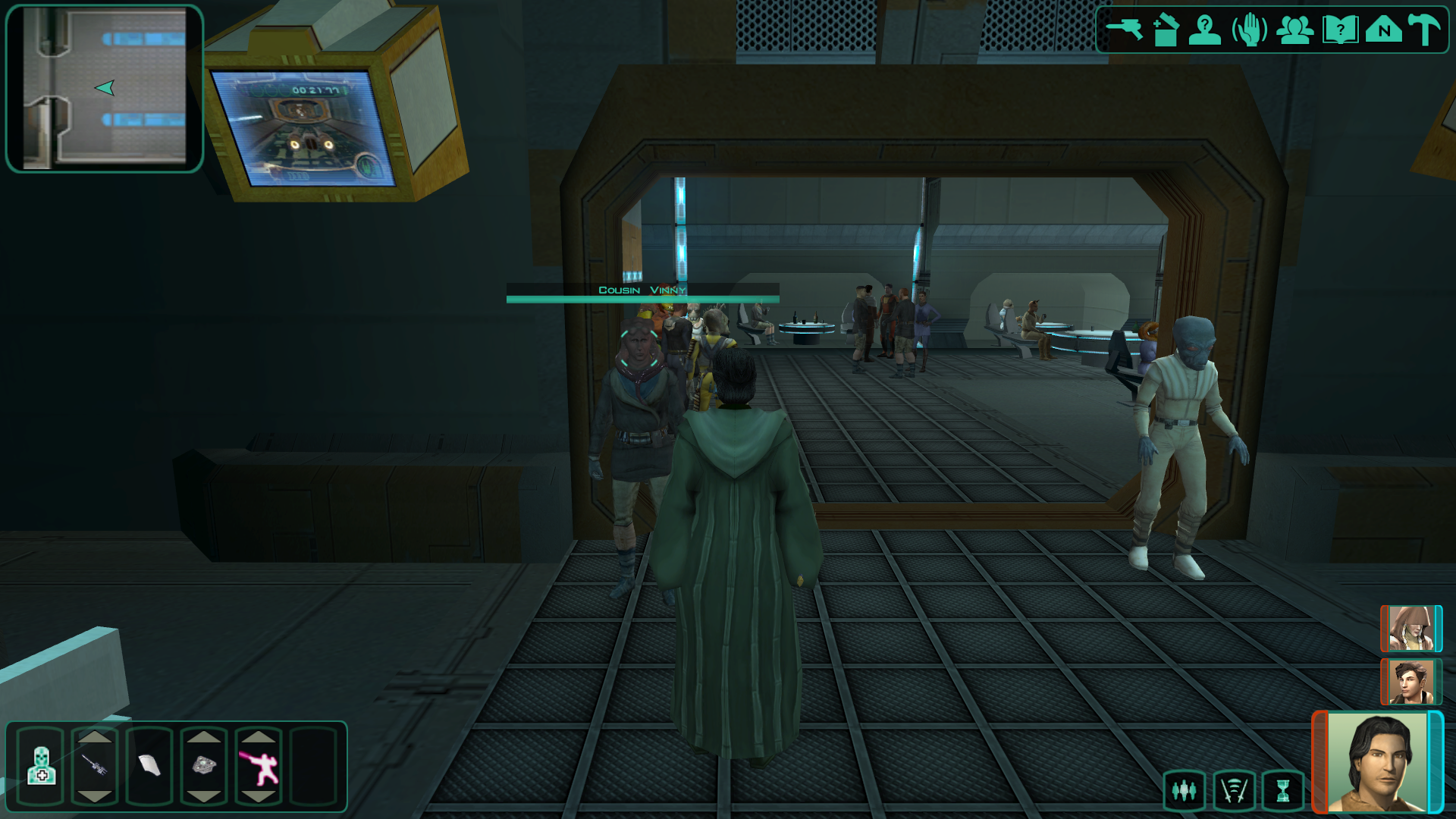The width and height of the screenshot is (1456, 819).
Task: Toggle the party solo mode button
Action: click(1184, 791)
